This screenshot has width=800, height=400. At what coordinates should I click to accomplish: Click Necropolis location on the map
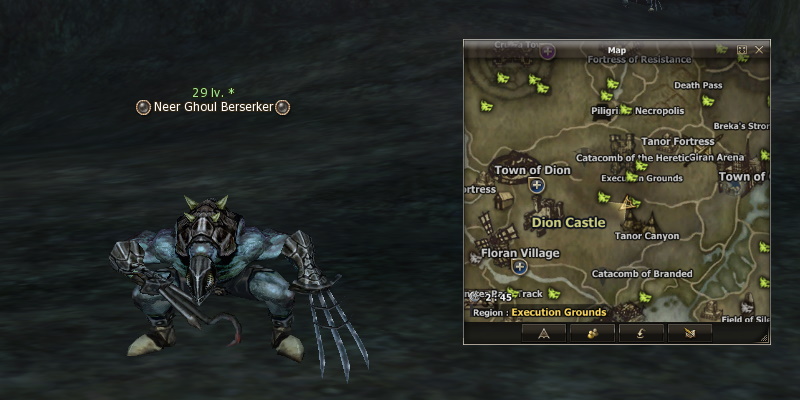tap(659, 111)
